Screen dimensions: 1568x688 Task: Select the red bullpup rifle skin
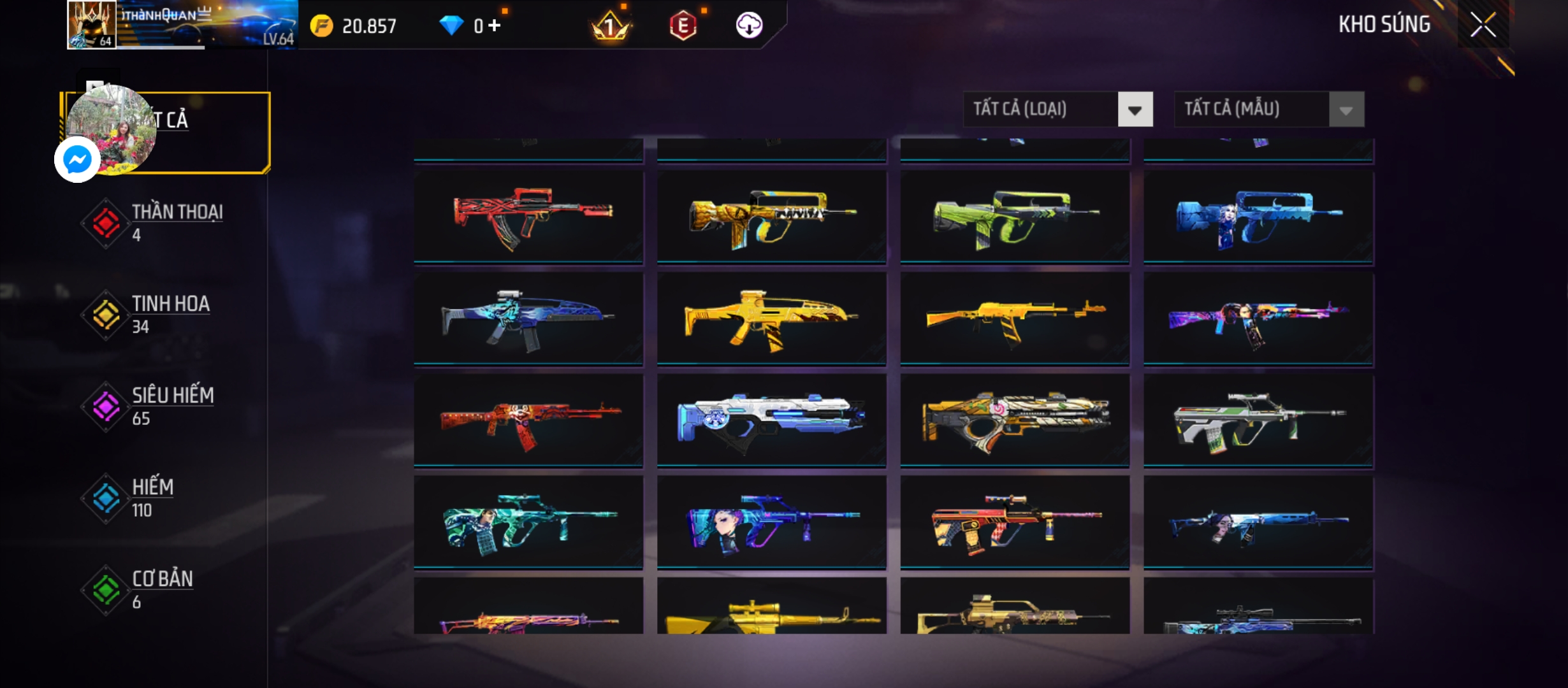(528, 217)
